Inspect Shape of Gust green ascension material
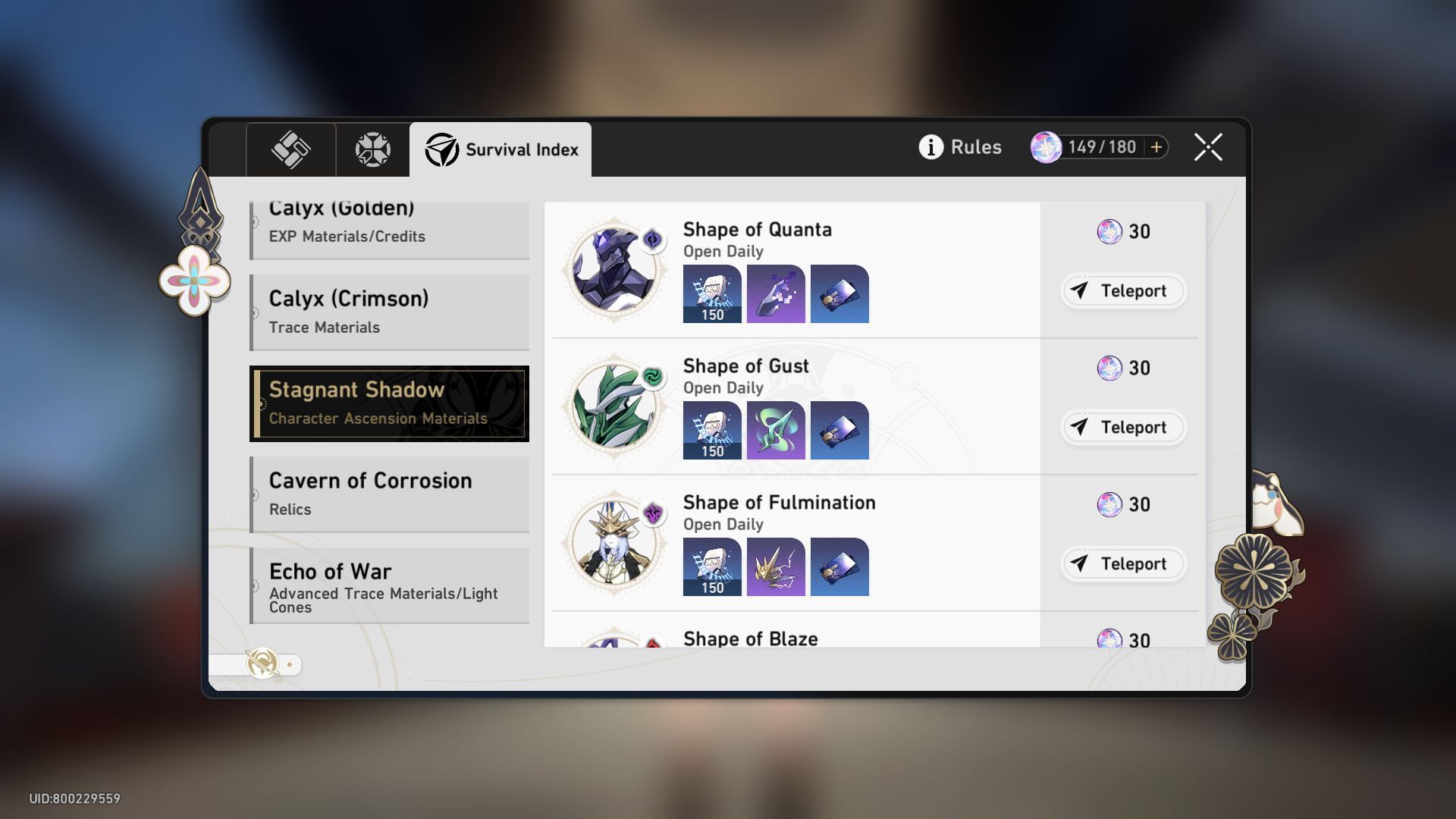This screenshot has height=819, width=1456. tap(776, 430)
